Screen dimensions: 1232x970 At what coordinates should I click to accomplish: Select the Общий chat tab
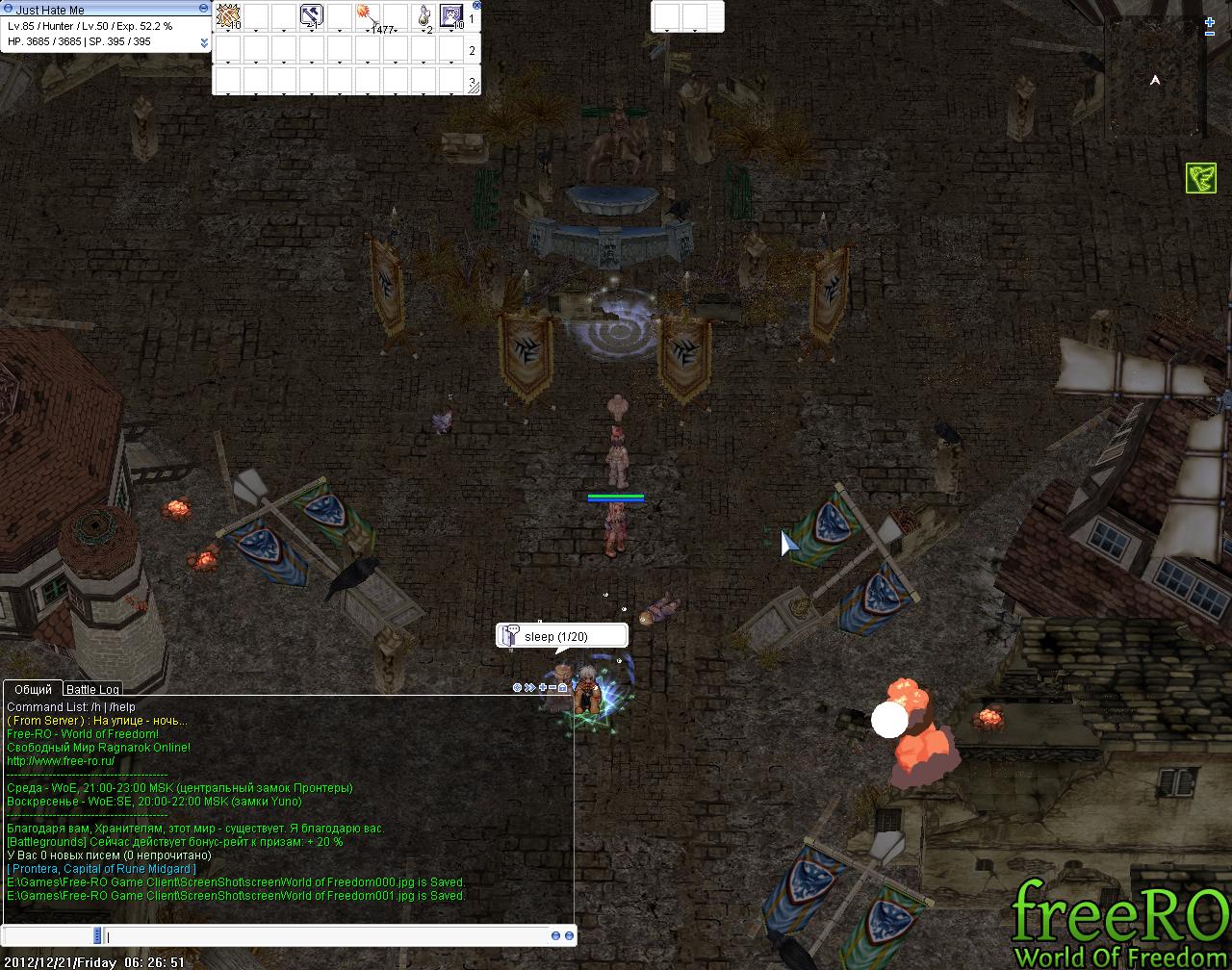pos(33,689)
